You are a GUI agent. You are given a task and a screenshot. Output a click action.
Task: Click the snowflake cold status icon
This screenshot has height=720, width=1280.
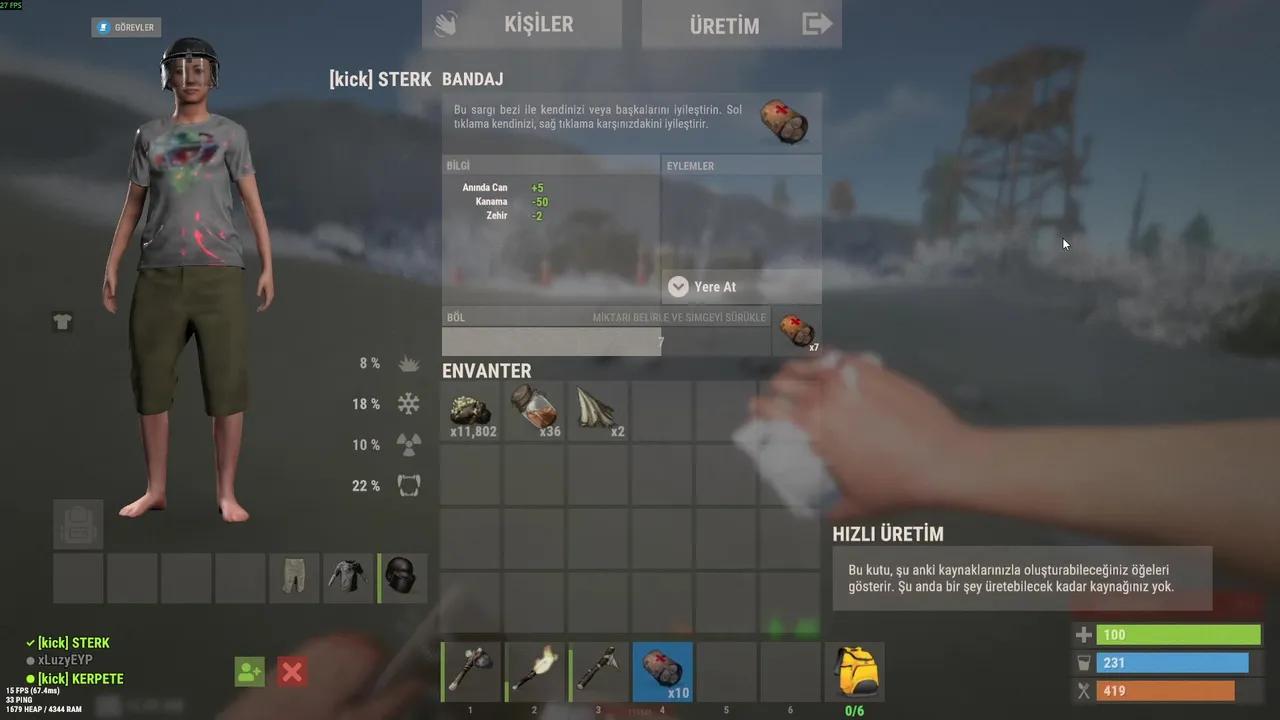tap(408, 404)
